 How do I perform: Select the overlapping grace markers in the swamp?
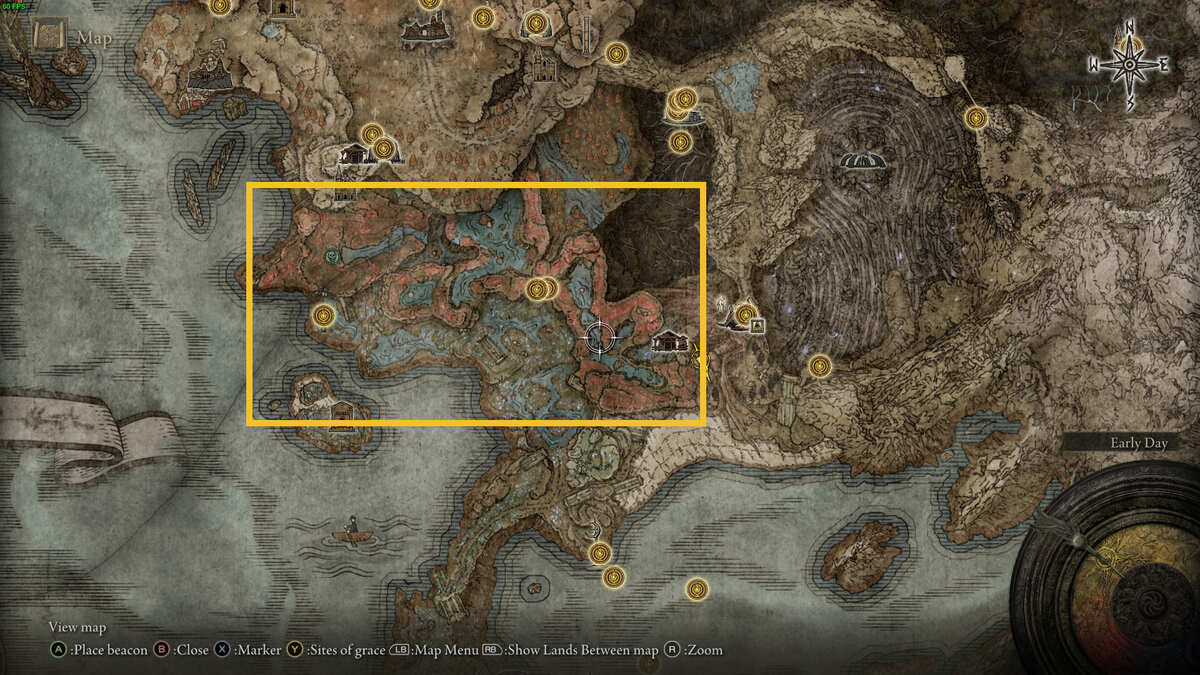540,290
